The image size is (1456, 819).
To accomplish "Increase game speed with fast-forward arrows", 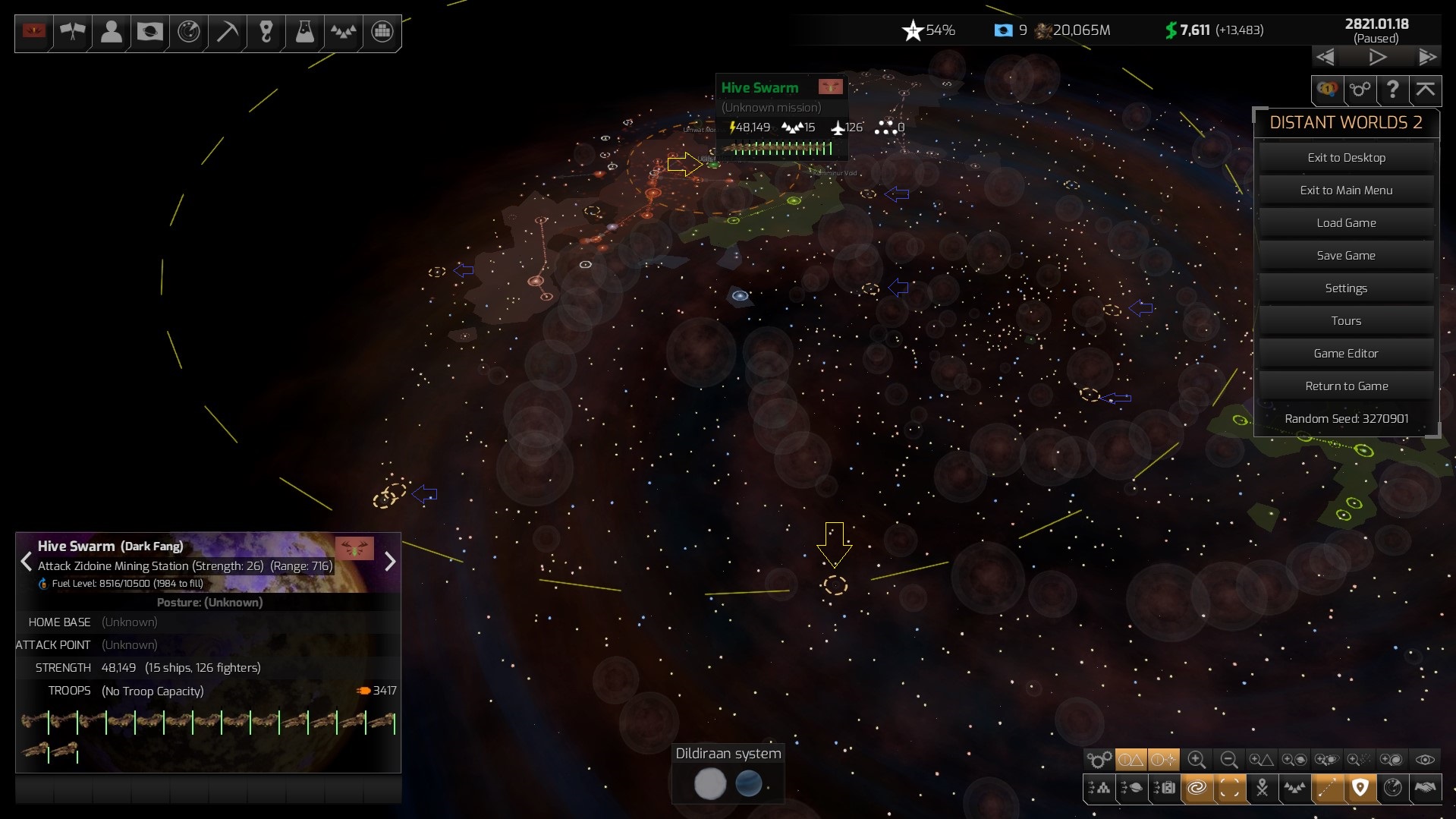I will click(1427, 57).
